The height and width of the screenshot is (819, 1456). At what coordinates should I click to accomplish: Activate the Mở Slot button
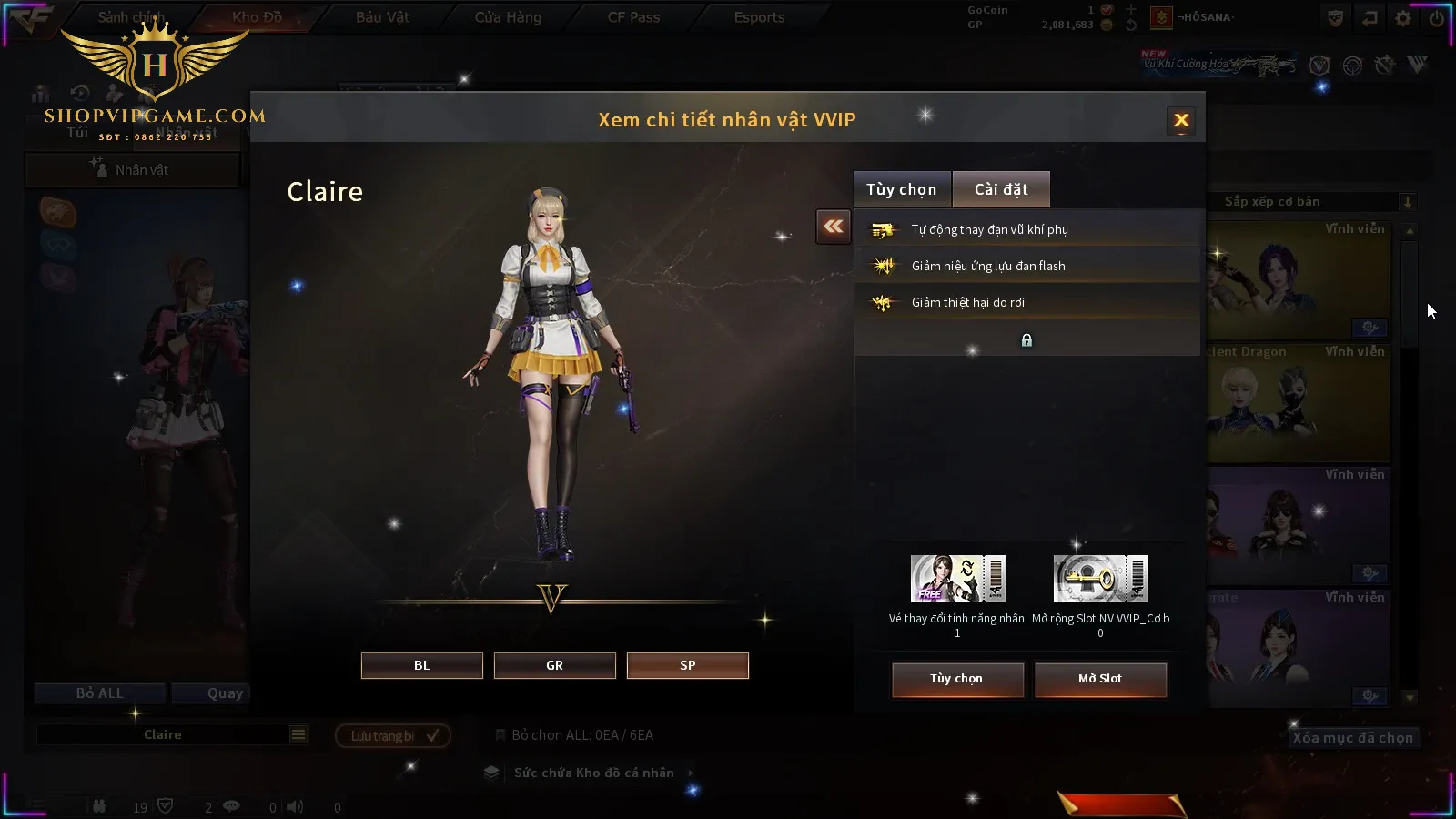click(1099, 679)
